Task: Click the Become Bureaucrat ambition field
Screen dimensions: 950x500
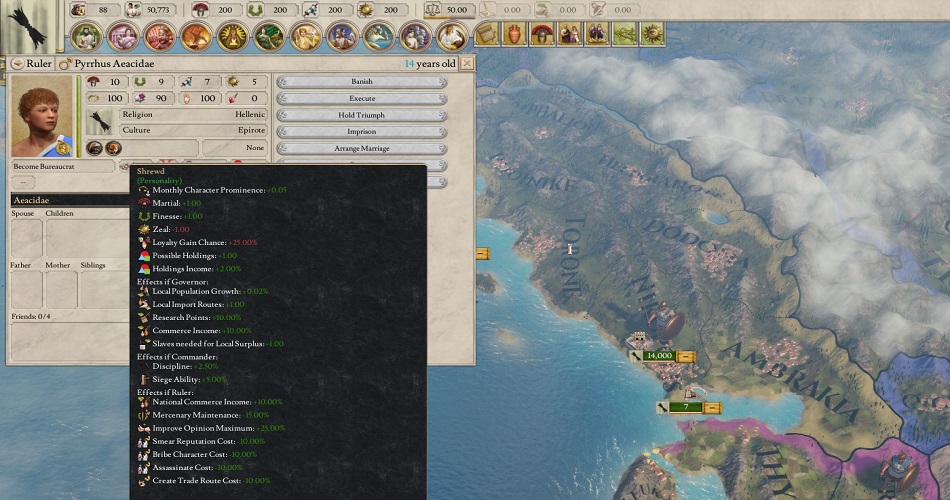Action: click(x=63, y=166)
